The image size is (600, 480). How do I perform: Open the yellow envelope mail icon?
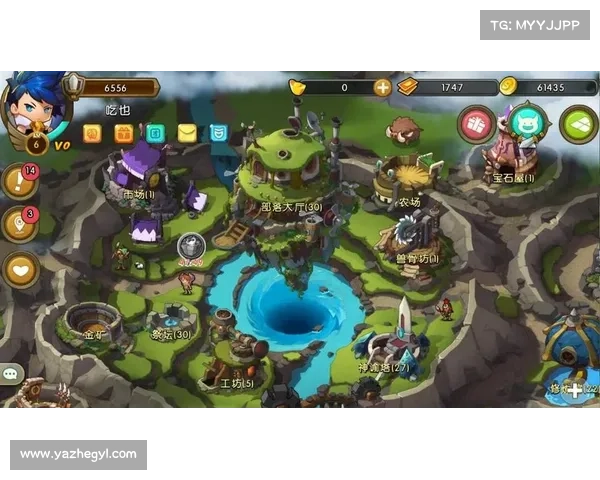187,133
